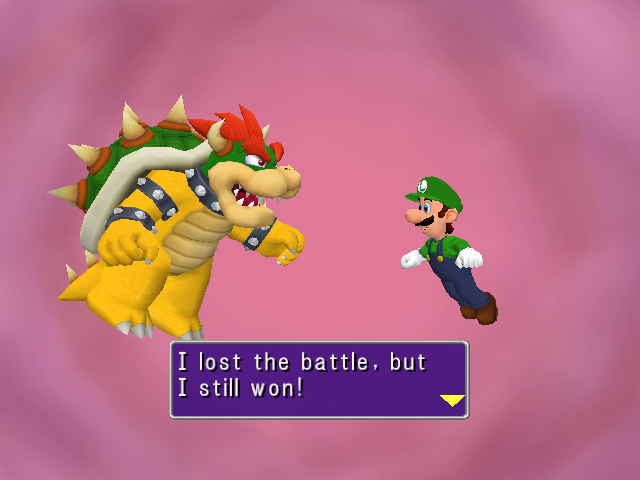Click the purple dialogue box to continue
This screenshot has height=480, width=640.
[x=318, y=379]
